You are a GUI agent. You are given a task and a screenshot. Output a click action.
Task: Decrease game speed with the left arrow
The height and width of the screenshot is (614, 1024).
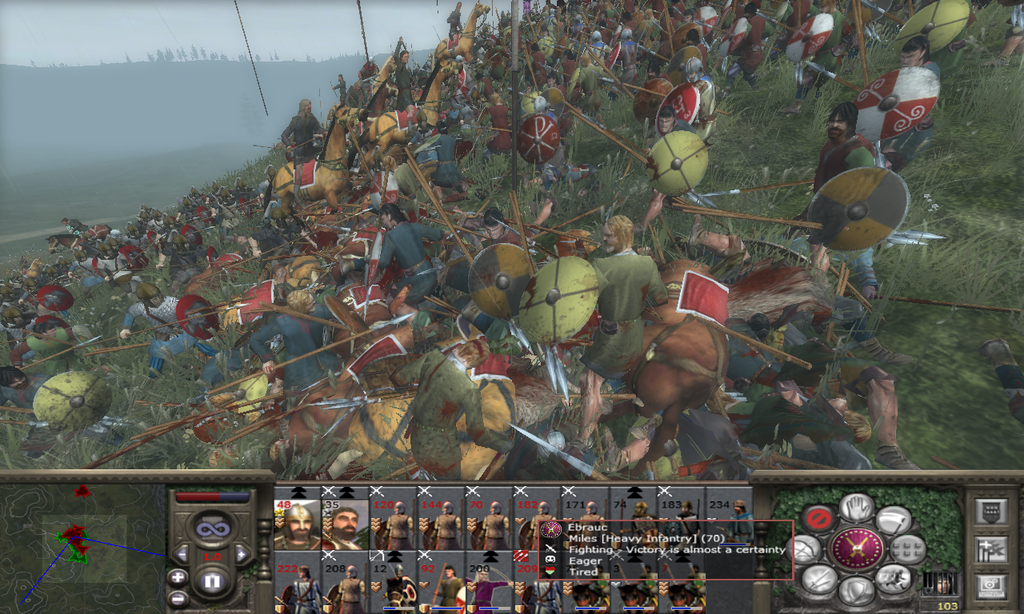tap(181, 553)
